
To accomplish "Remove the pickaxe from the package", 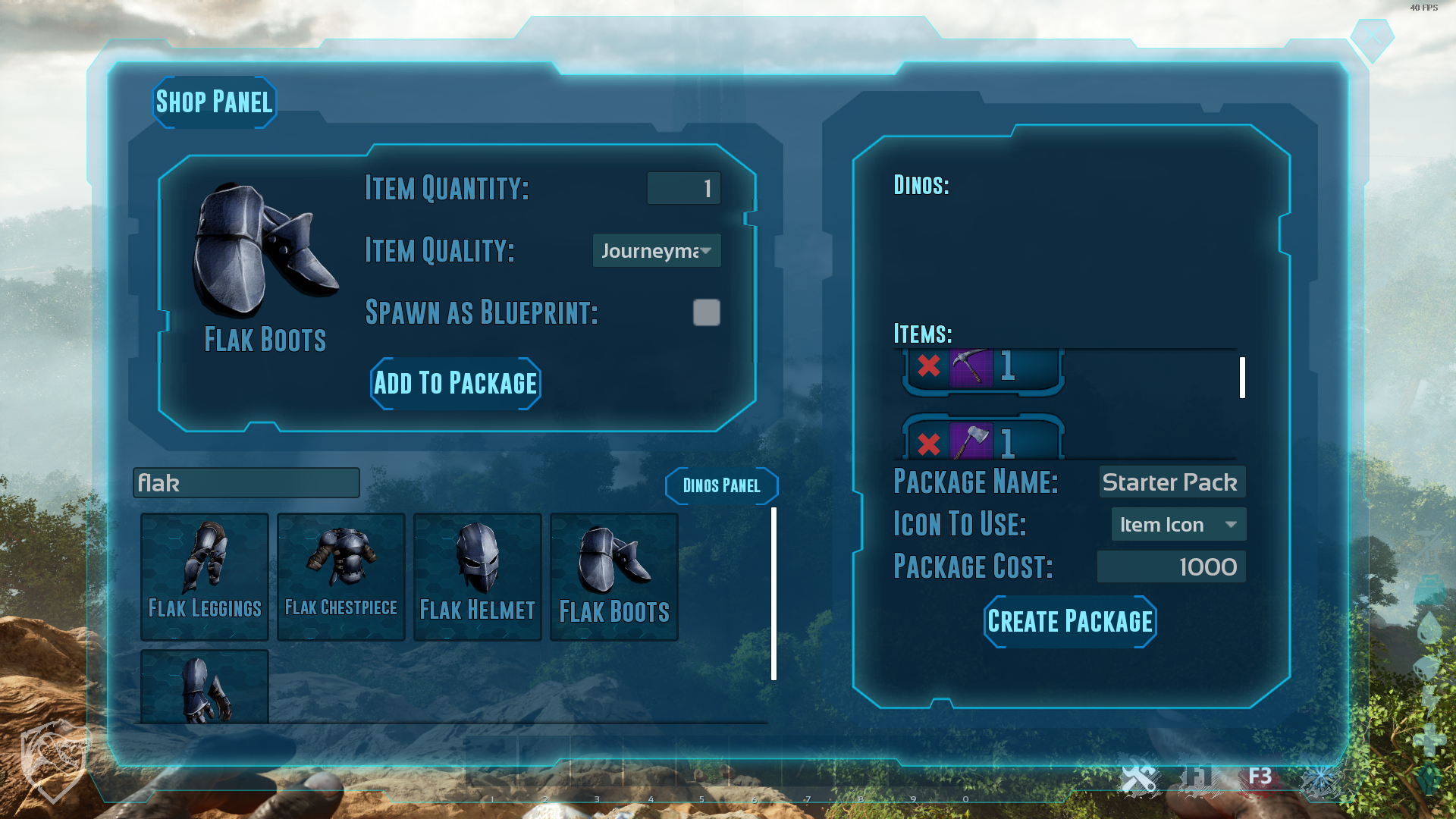I will click(929, 366).
